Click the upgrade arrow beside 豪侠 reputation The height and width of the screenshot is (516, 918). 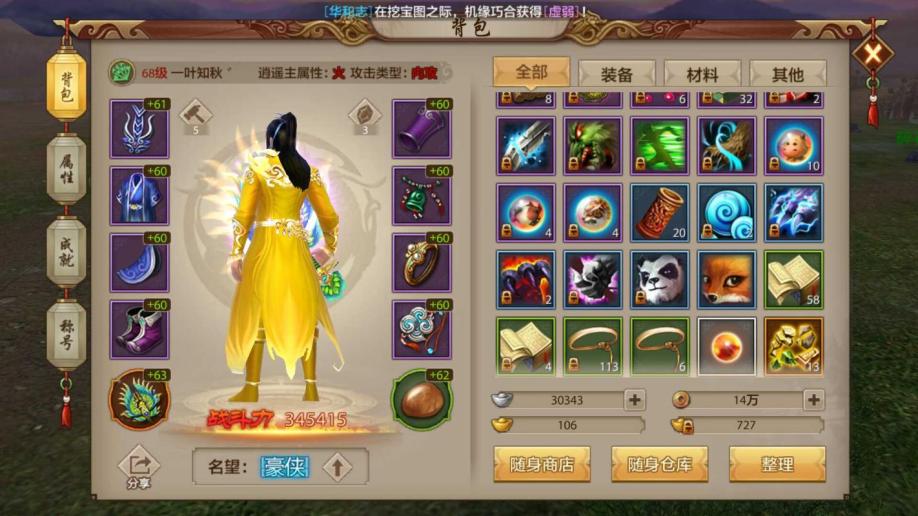[x=337, y=466]
